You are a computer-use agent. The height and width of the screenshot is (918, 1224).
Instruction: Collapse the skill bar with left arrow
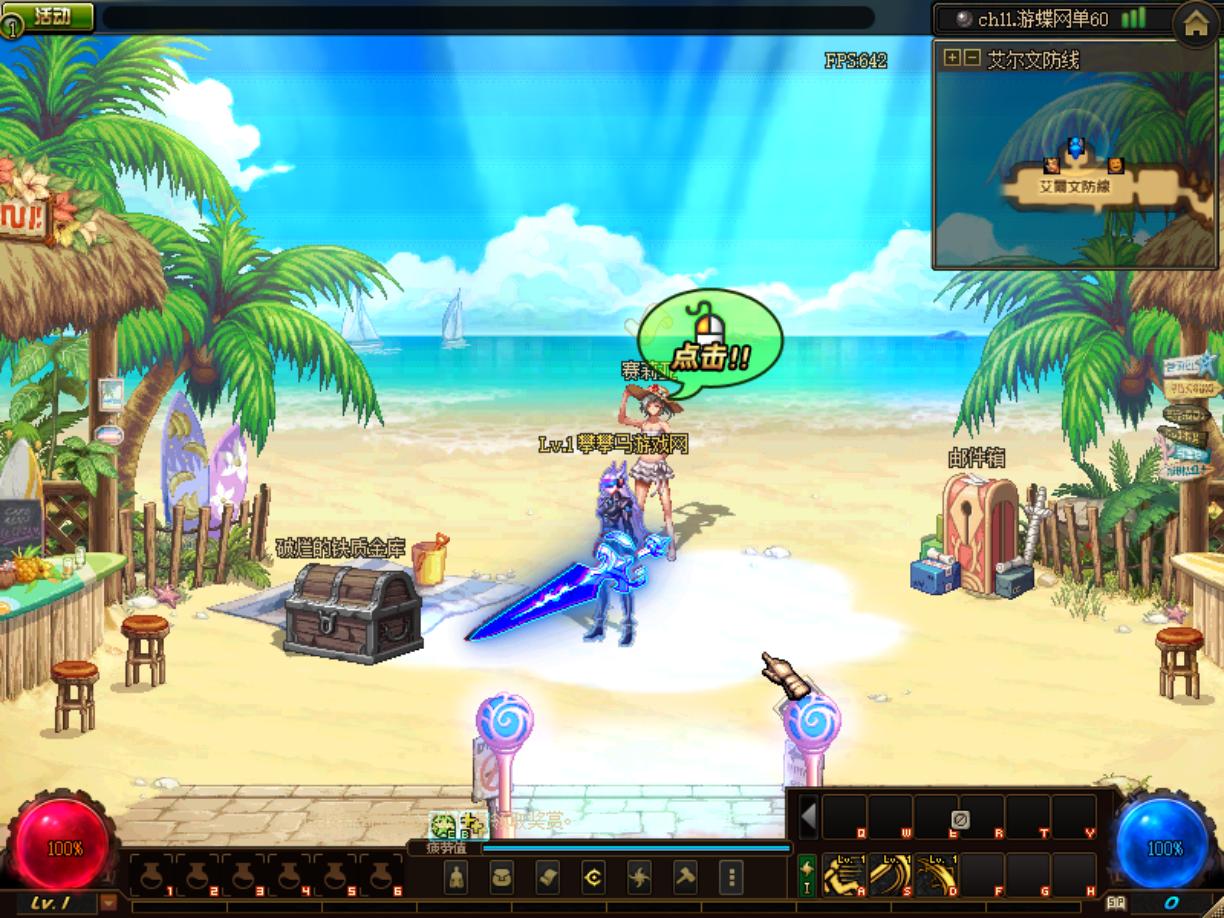click(808, 817)
